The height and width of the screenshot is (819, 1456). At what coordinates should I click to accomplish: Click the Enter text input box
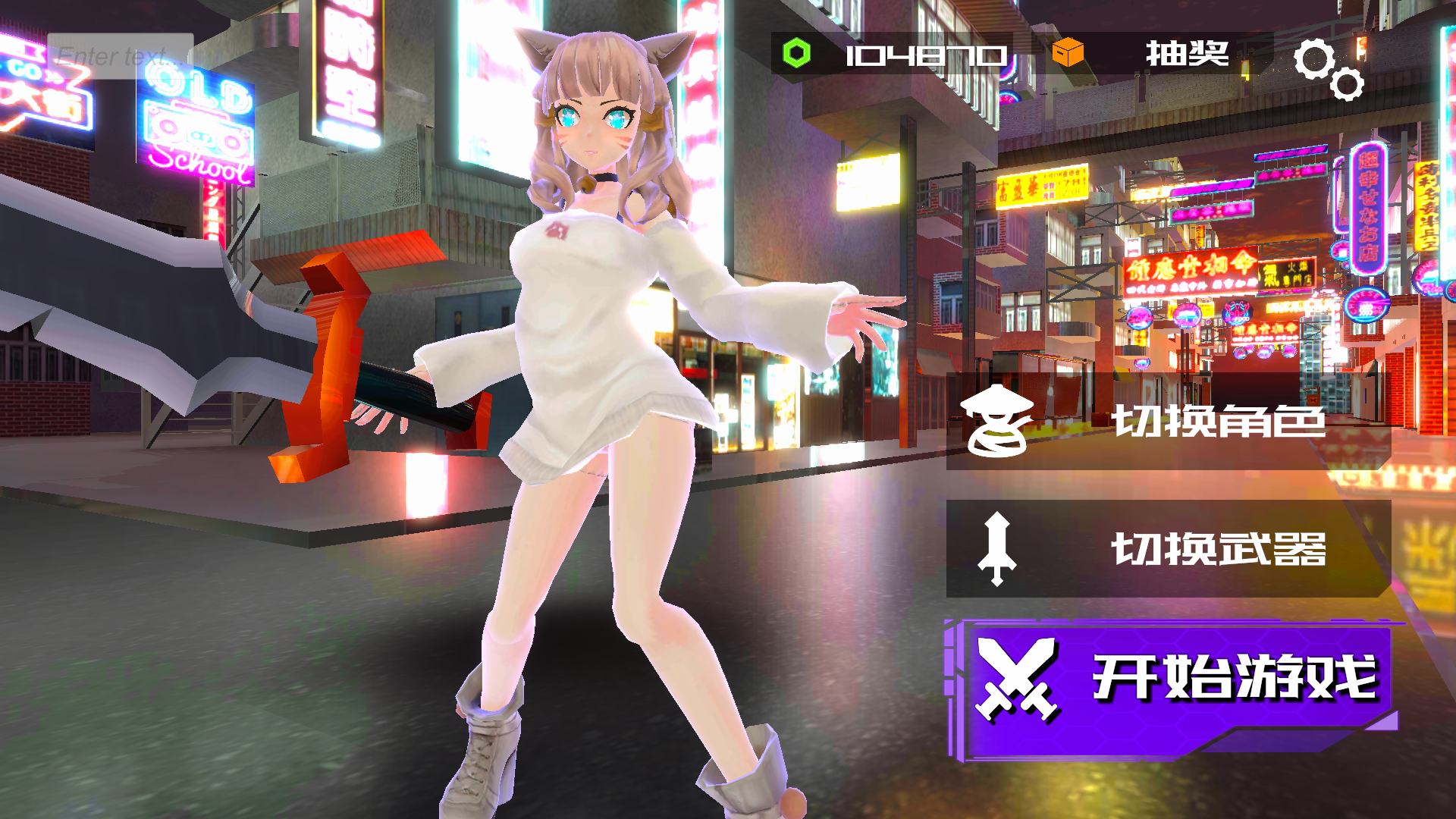pyautogui.click(x=120, y=55)
